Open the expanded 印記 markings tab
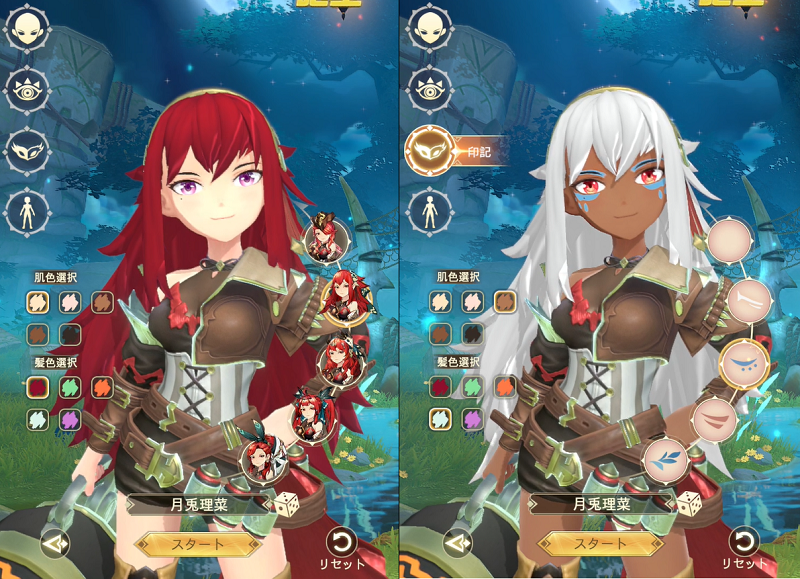Image resolution: width=800 pixels, height=579 pixels. [429, 151]
